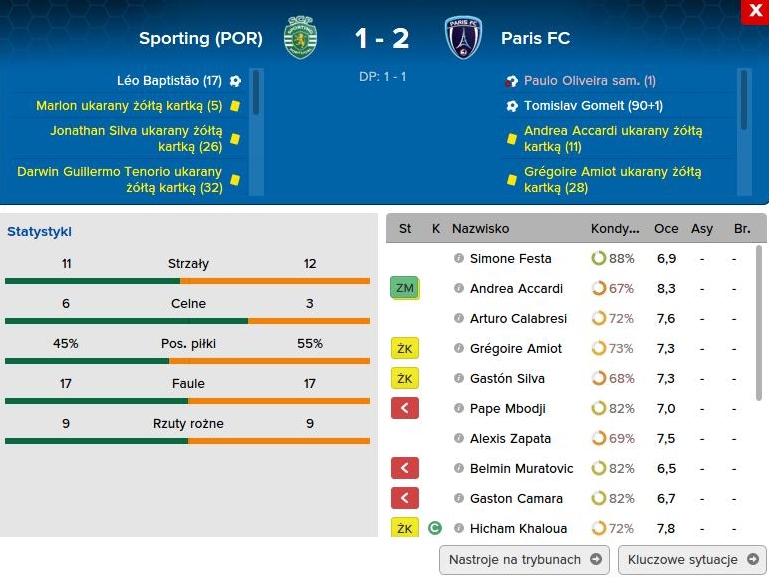Choose Grégoire Amiot from the player list
The width and height of the screenshot is (769, 577).
coord(515,349)
